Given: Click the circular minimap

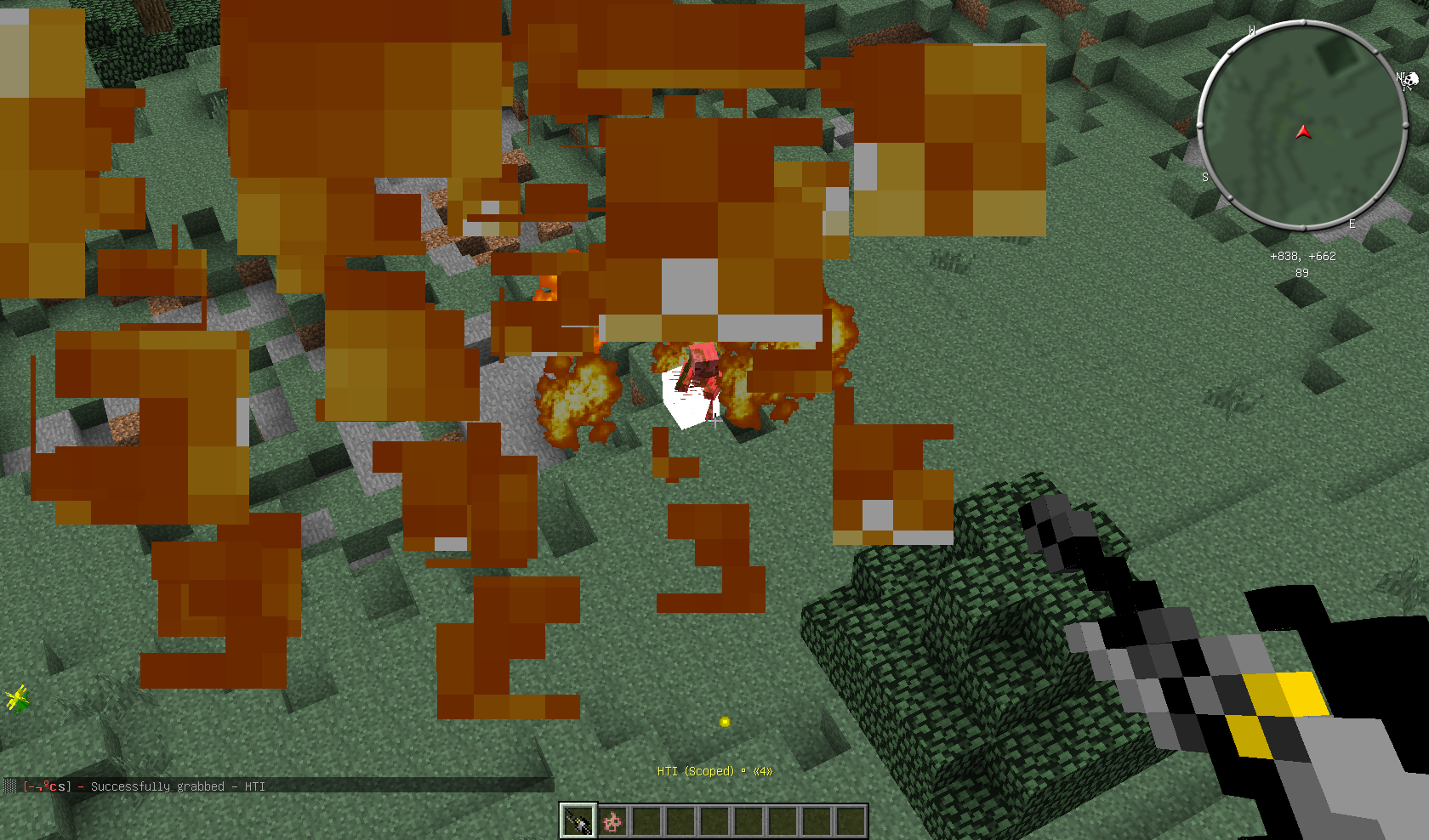Looking at the screenshot, I should pos(1301,125).
